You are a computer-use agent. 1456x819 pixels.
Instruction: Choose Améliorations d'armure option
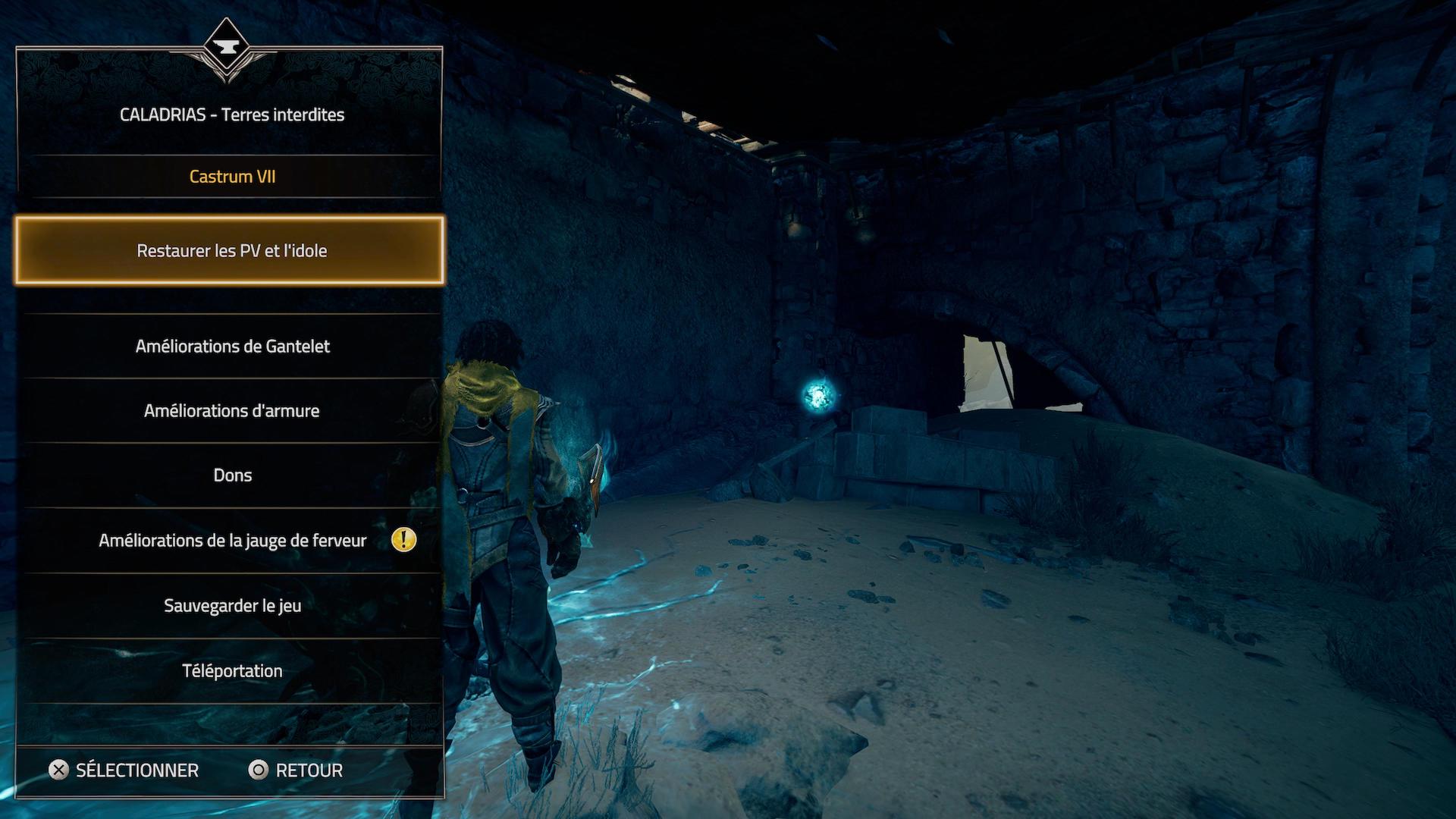tap(231, 411)
